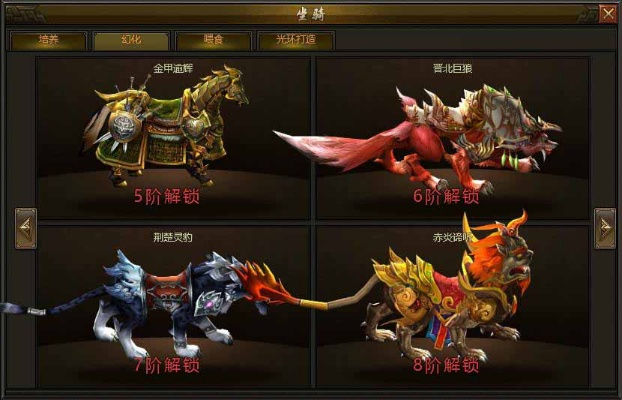Show the next page of mounts
This screenshot has height=400, width=622.
[x=604, y=228]
